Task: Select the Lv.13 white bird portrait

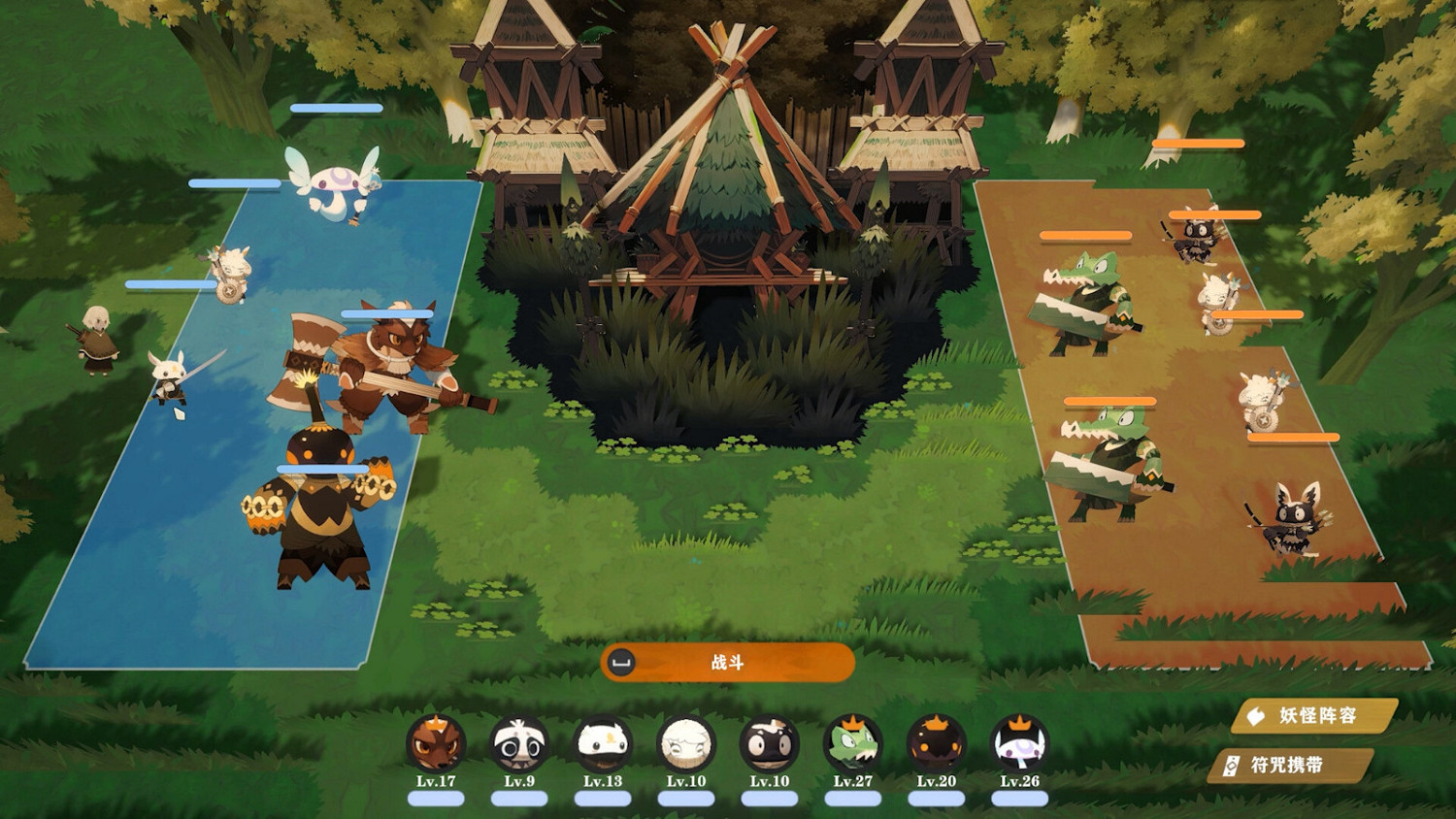Action: pos(603,747)
